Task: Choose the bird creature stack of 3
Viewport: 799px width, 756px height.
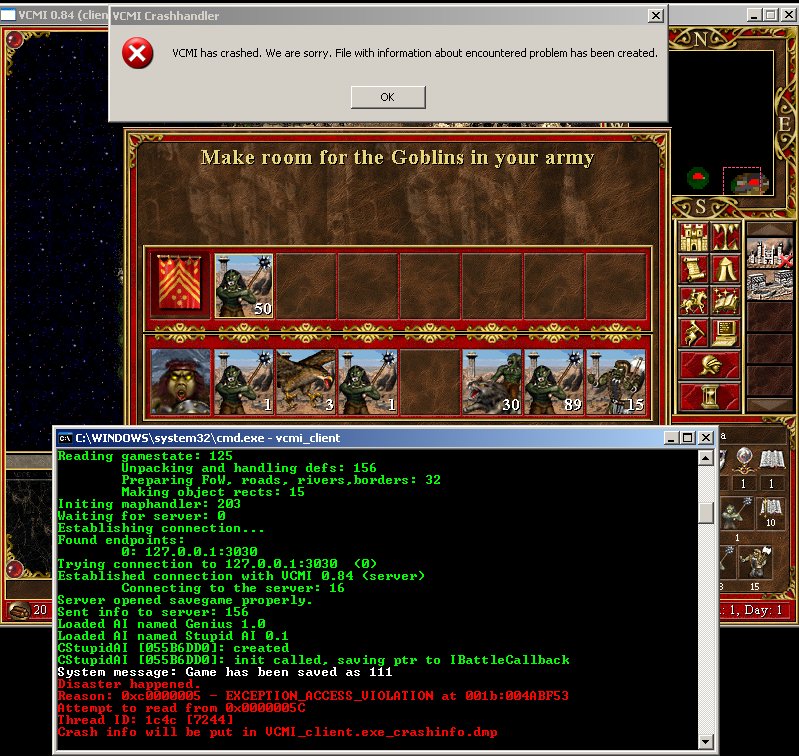Action: point(305,380)
